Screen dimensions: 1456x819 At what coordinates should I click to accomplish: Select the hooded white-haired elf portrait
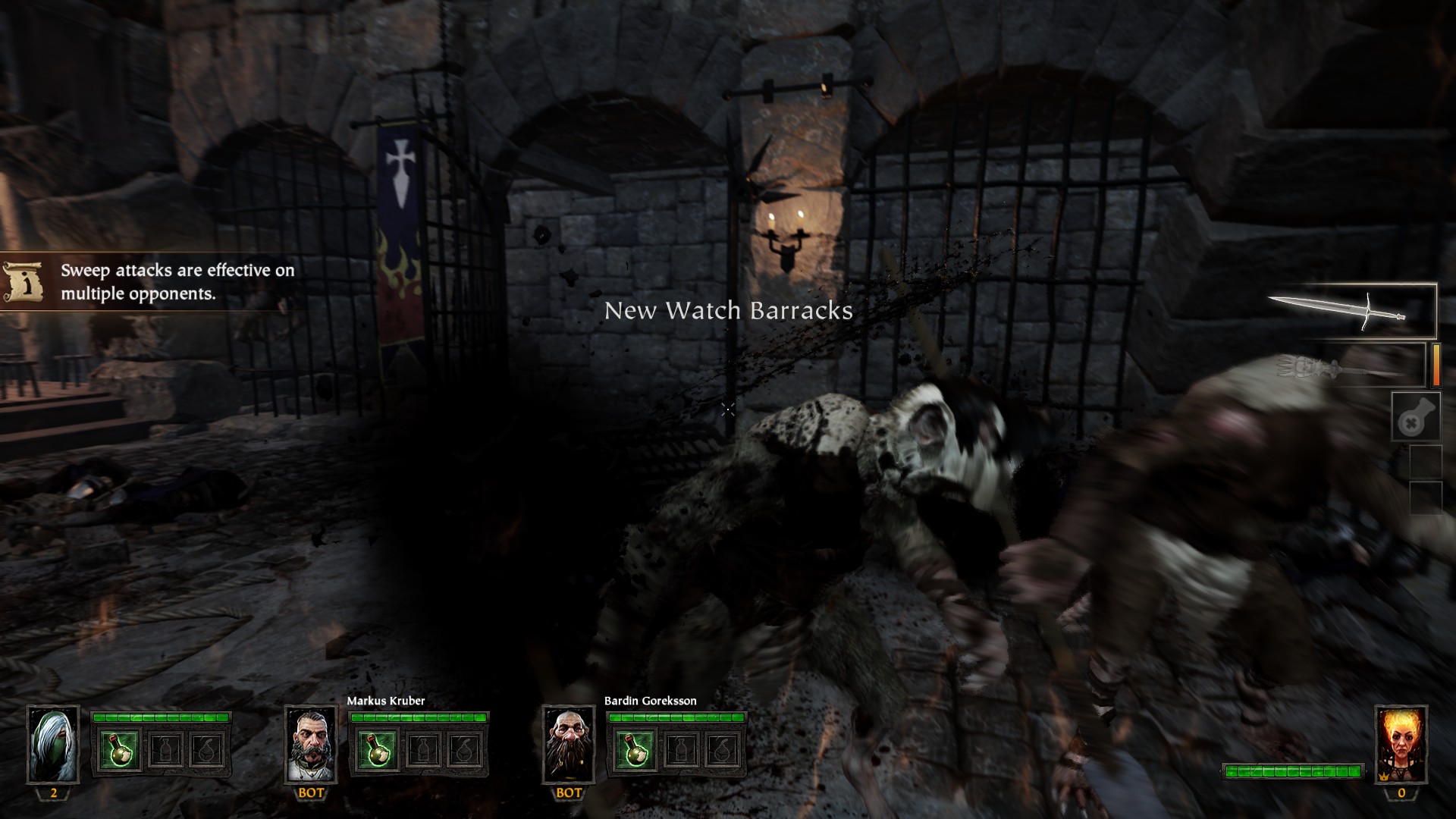click(x=53, y=745)
